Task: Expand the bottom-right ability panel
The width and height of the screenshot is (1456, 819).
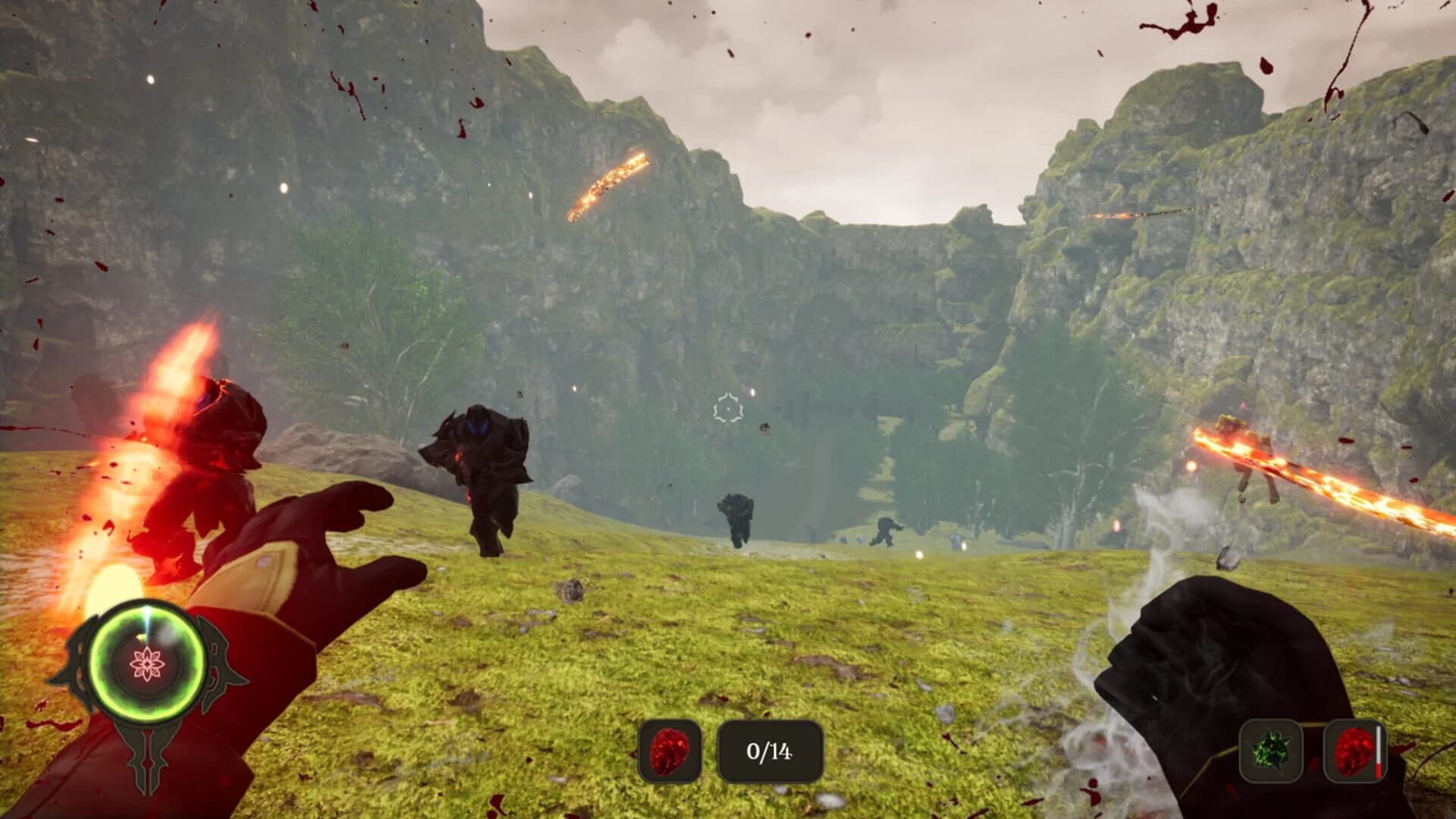Action: pyautogui.click(x=1312, y=751)
